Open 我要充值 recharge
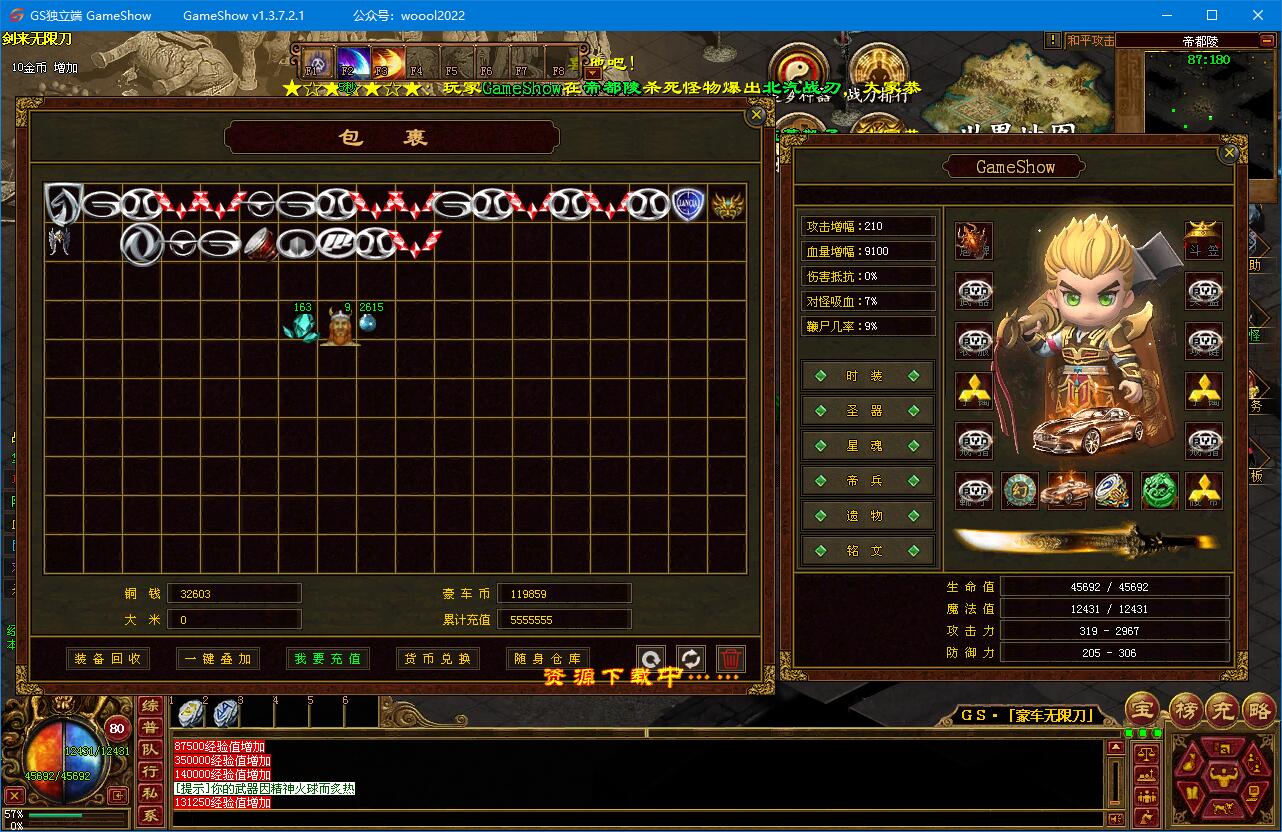The height and width of the screenshot is (832, 1282). [328, 659]
